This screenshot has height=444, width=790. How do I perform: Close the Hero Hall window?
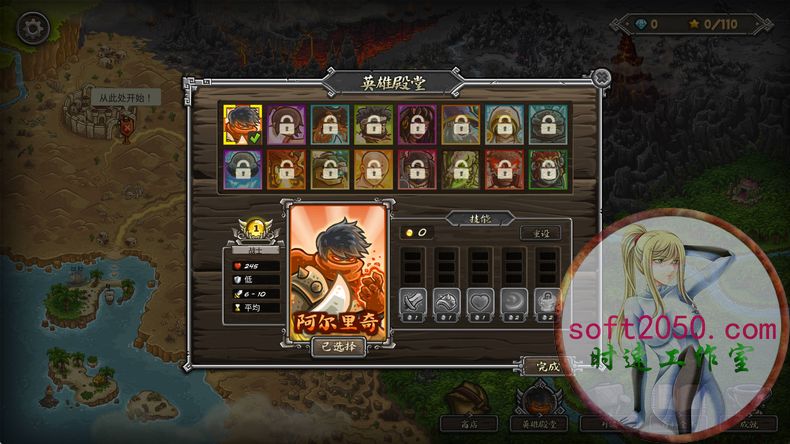click(600, 78)
